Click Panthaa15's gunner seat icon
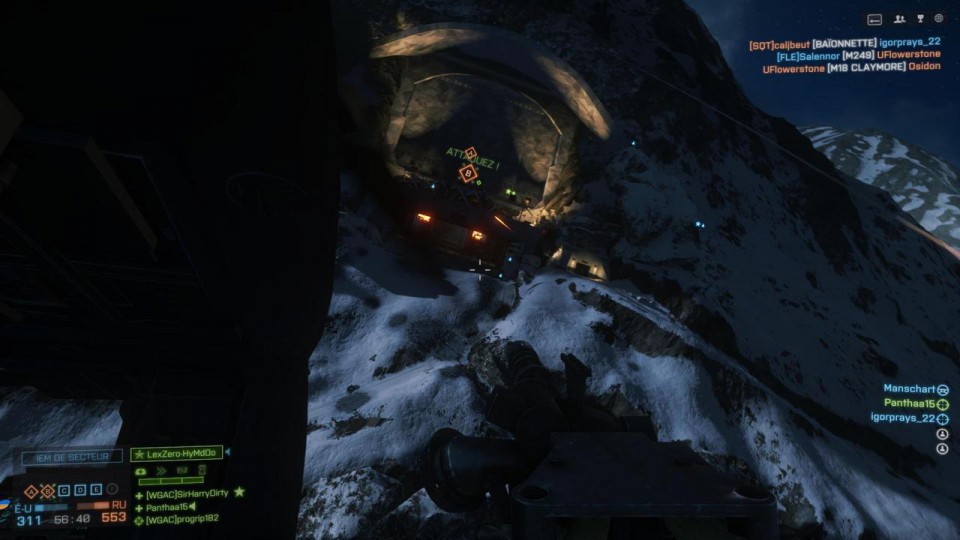 tap(942, 404)
